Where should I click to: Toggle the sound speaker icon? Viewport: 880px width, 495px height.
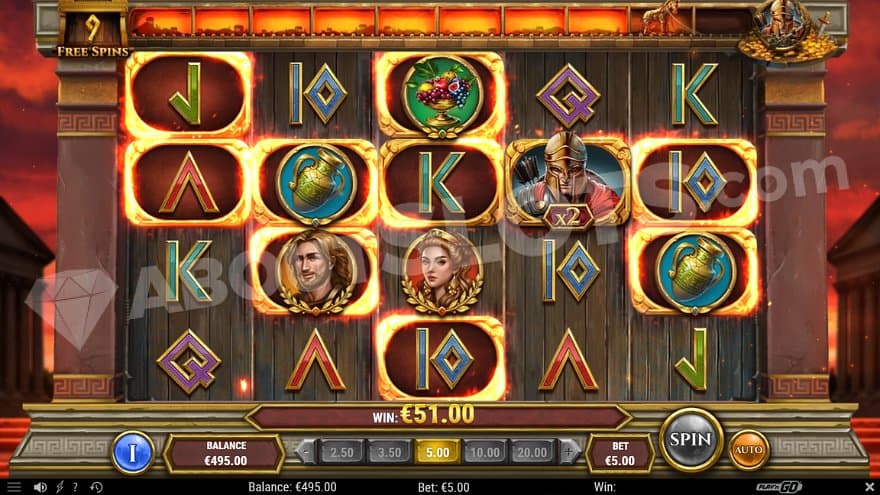click(x=40, y=487)
